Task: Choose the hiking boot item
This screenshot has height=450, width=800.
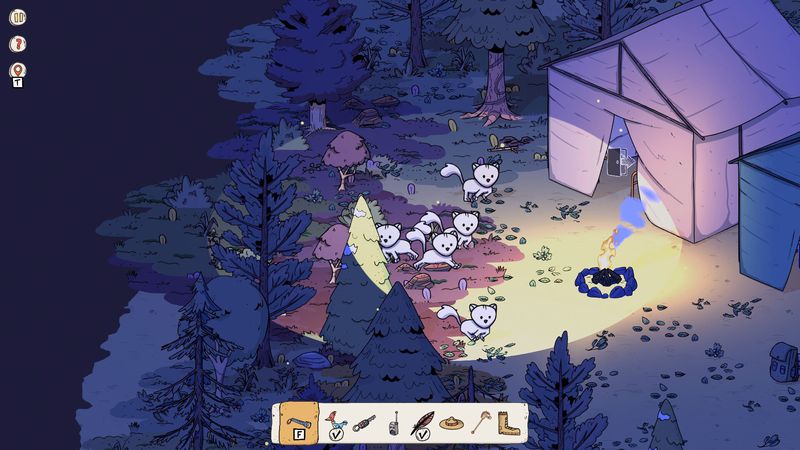Action: (510, 423)
